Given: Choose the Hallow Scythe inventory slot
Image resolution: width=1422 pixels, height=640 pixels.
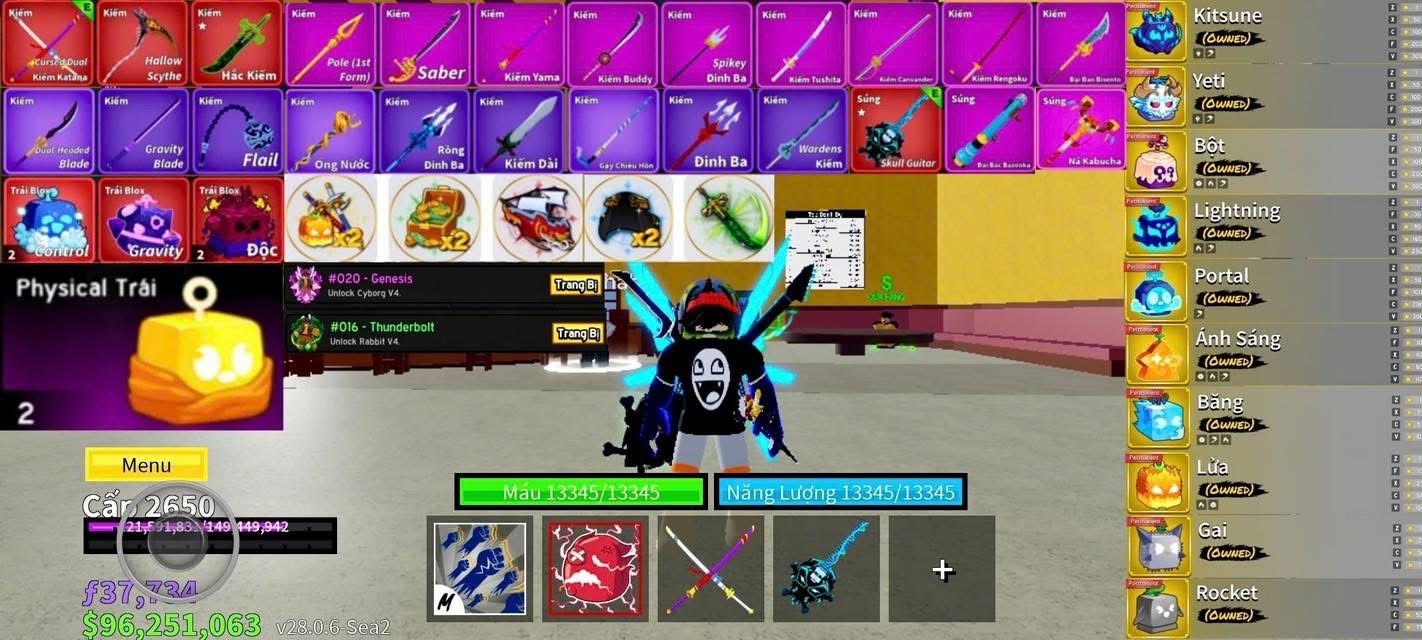Looking at the screenshot, I should coord(142,44).
